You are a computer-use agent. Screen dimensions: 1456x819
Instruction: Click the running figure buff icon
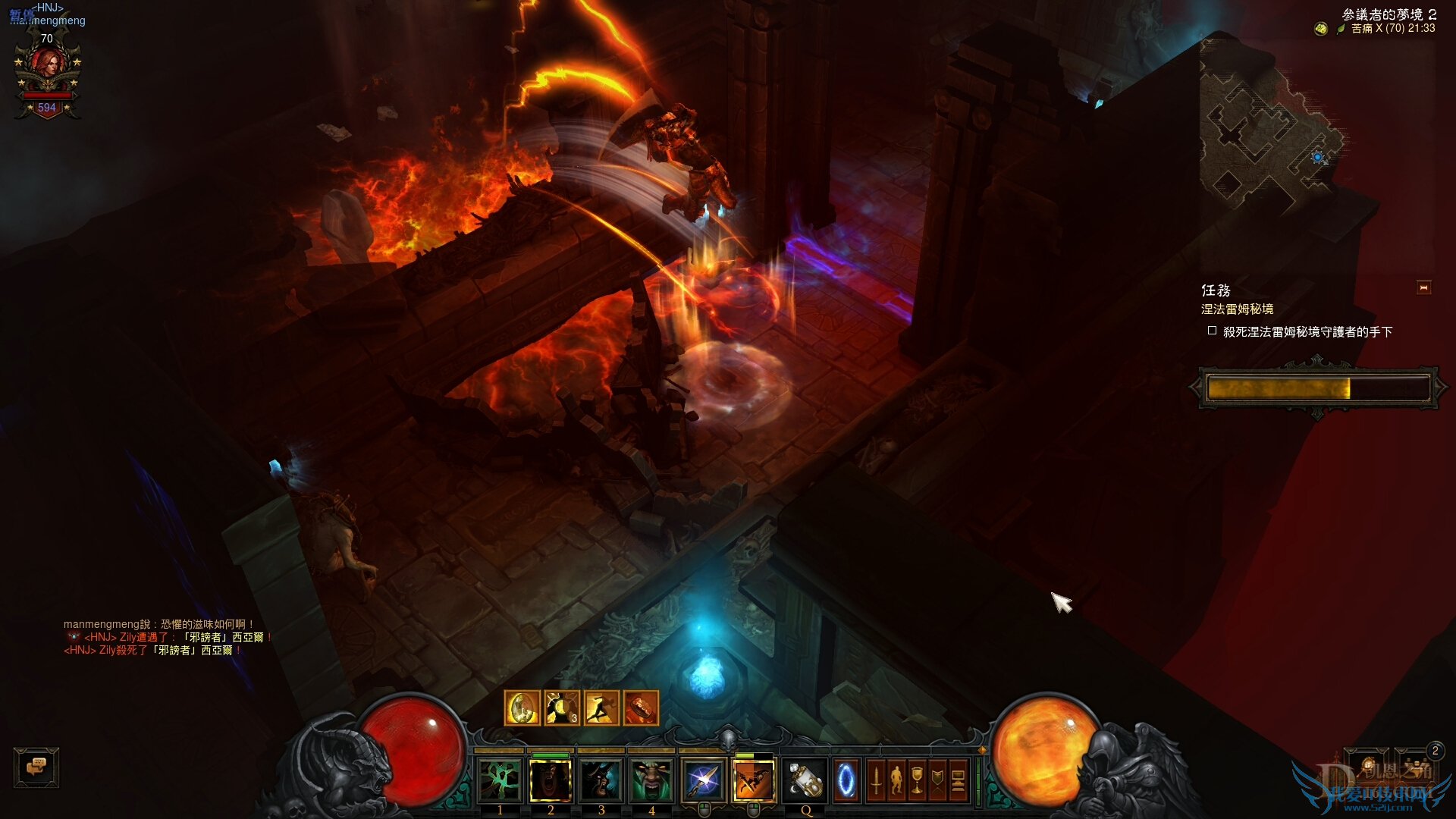click(601, 708)
